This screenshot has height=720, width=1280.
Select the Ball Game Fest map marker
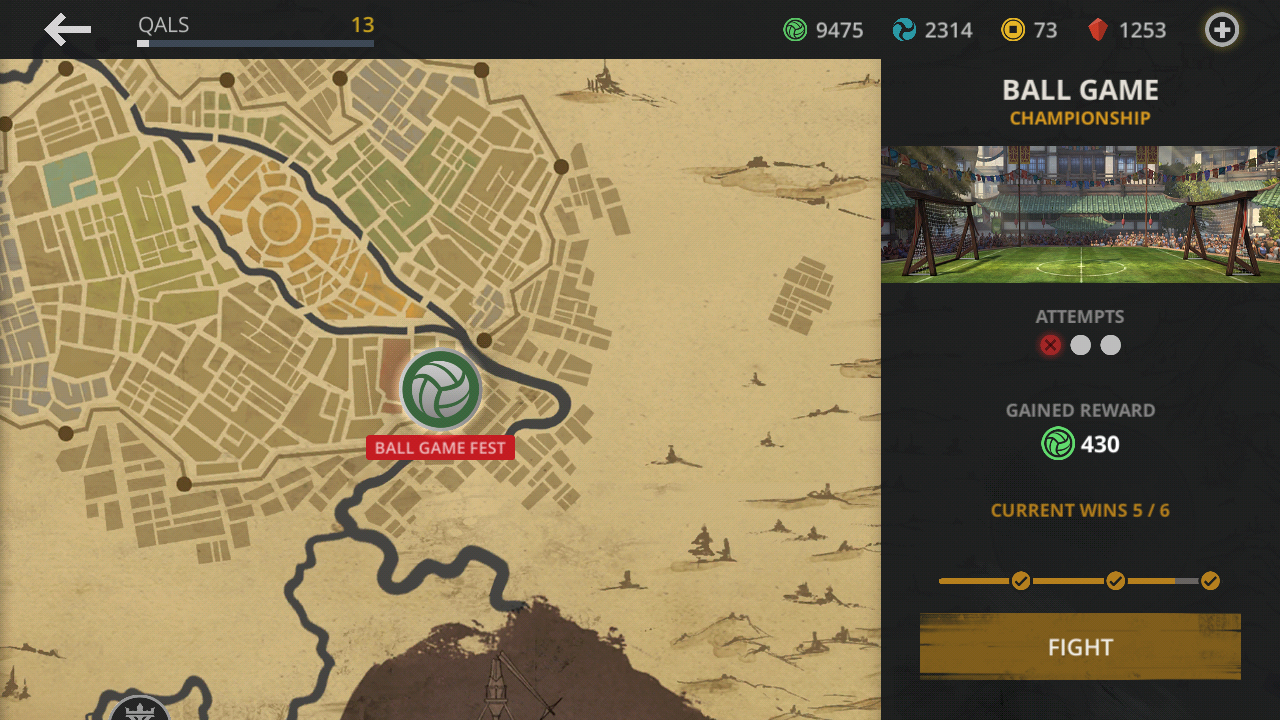point(441,390)
